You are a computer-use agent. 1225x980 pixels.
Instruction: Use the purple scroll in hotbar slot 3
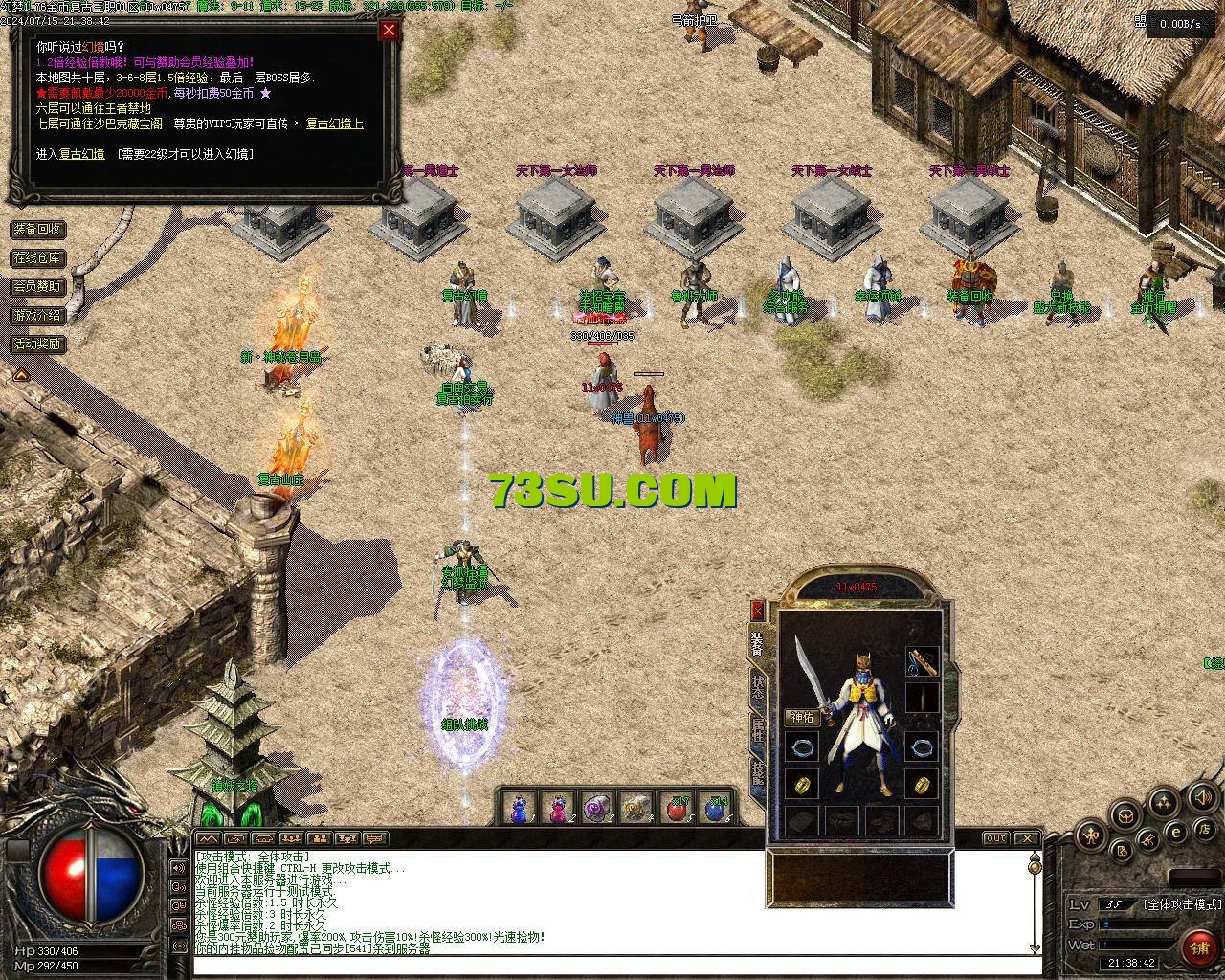tap(597, 809)
